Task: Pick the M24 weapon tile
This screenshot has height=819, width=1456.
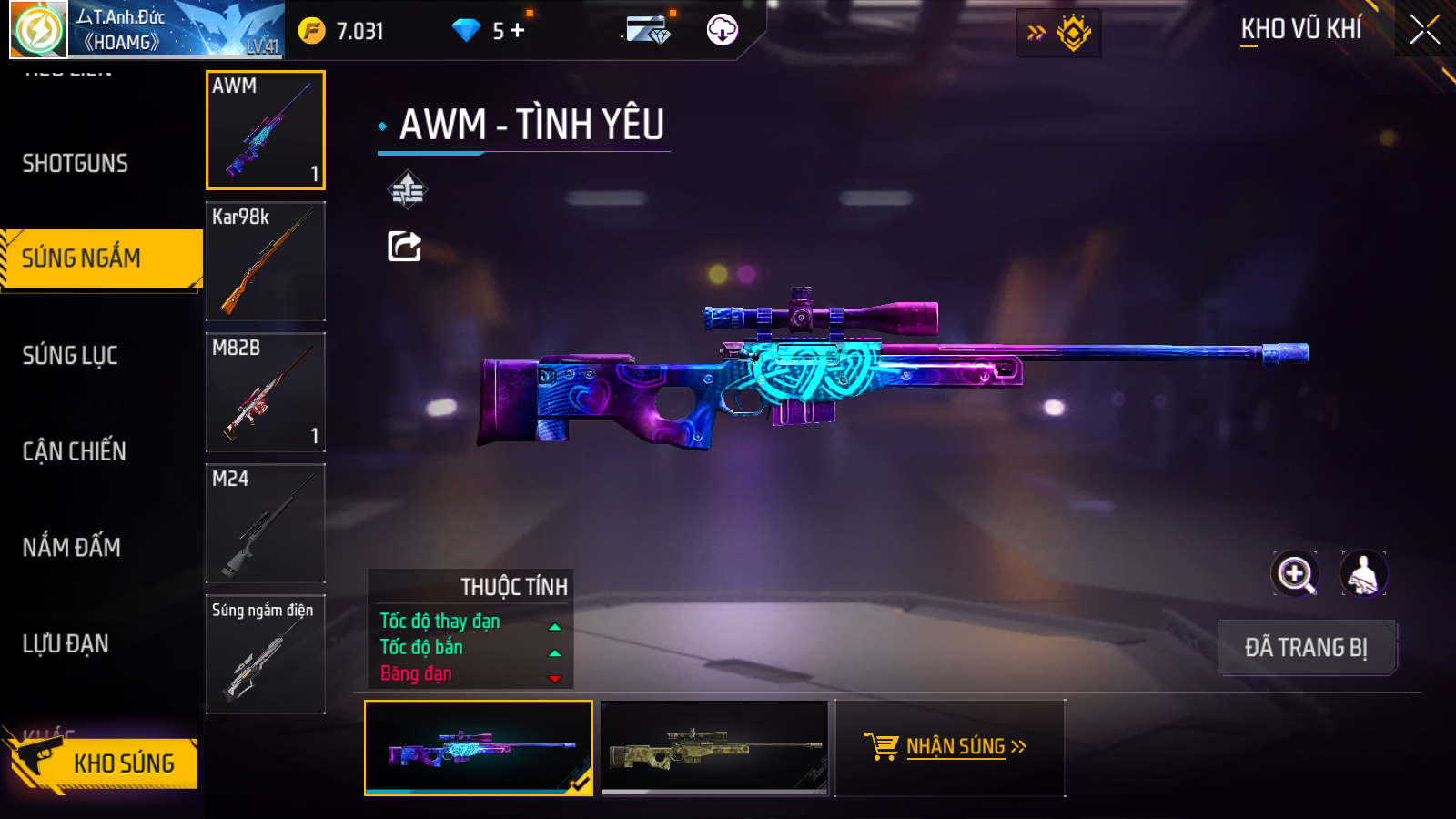Action: [x=266, y=523]
